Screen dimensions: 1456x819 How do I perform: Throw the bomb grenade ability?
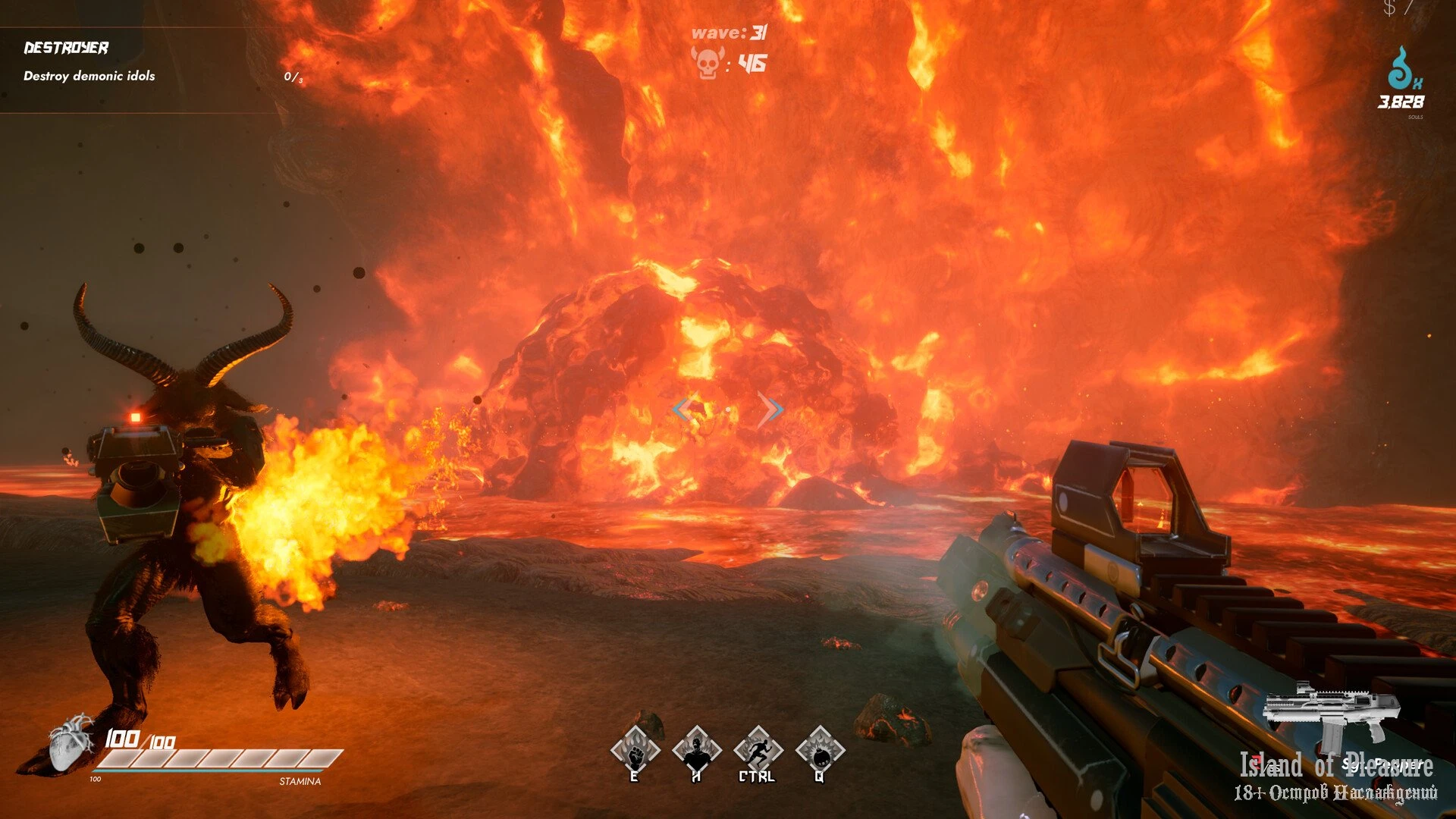(x=820, y=752)
